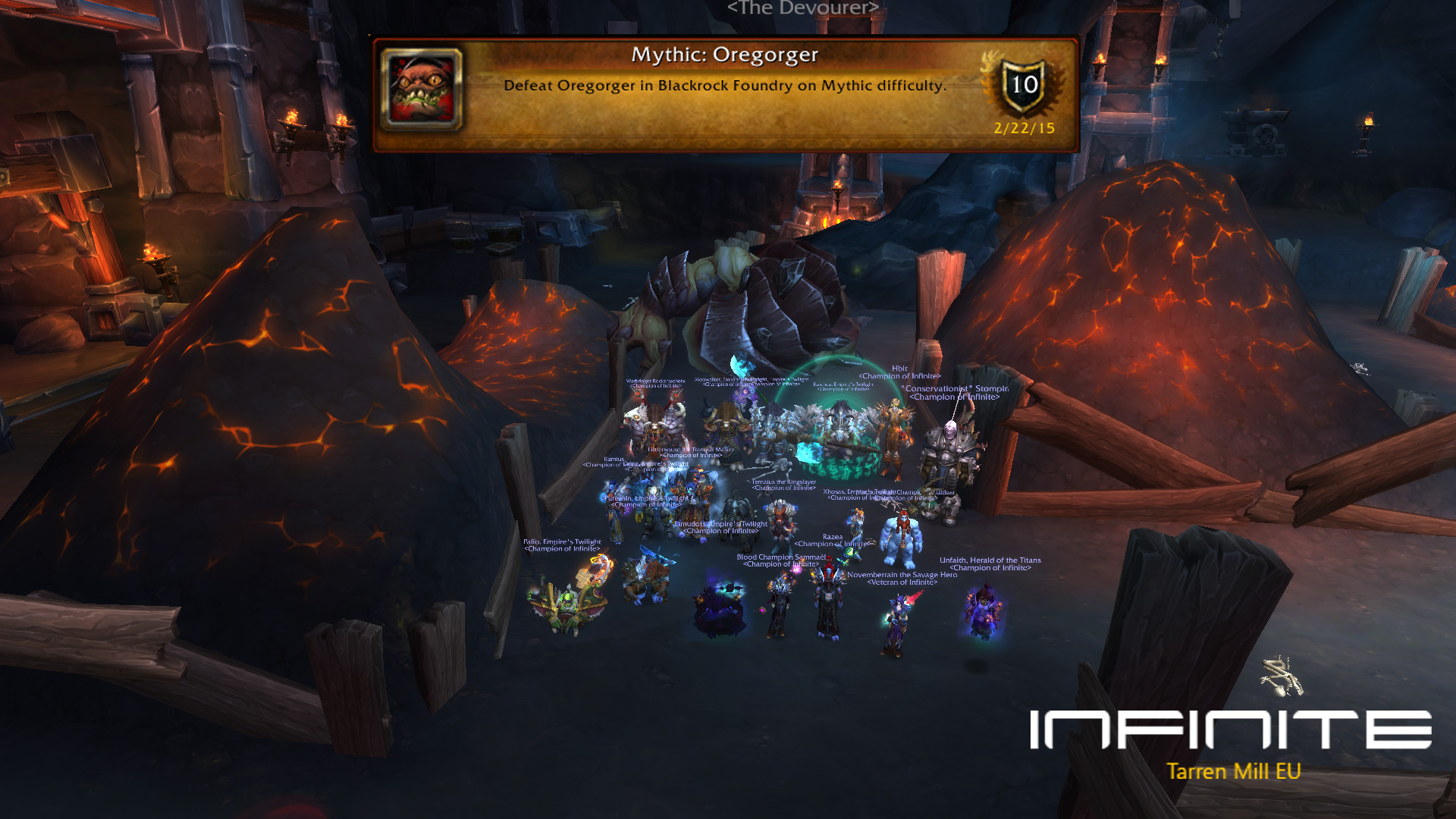Click the Oregorger boss portrait icon
Image resolution: width=1456 pixels, height=819 pixels.
click(422, 89)
